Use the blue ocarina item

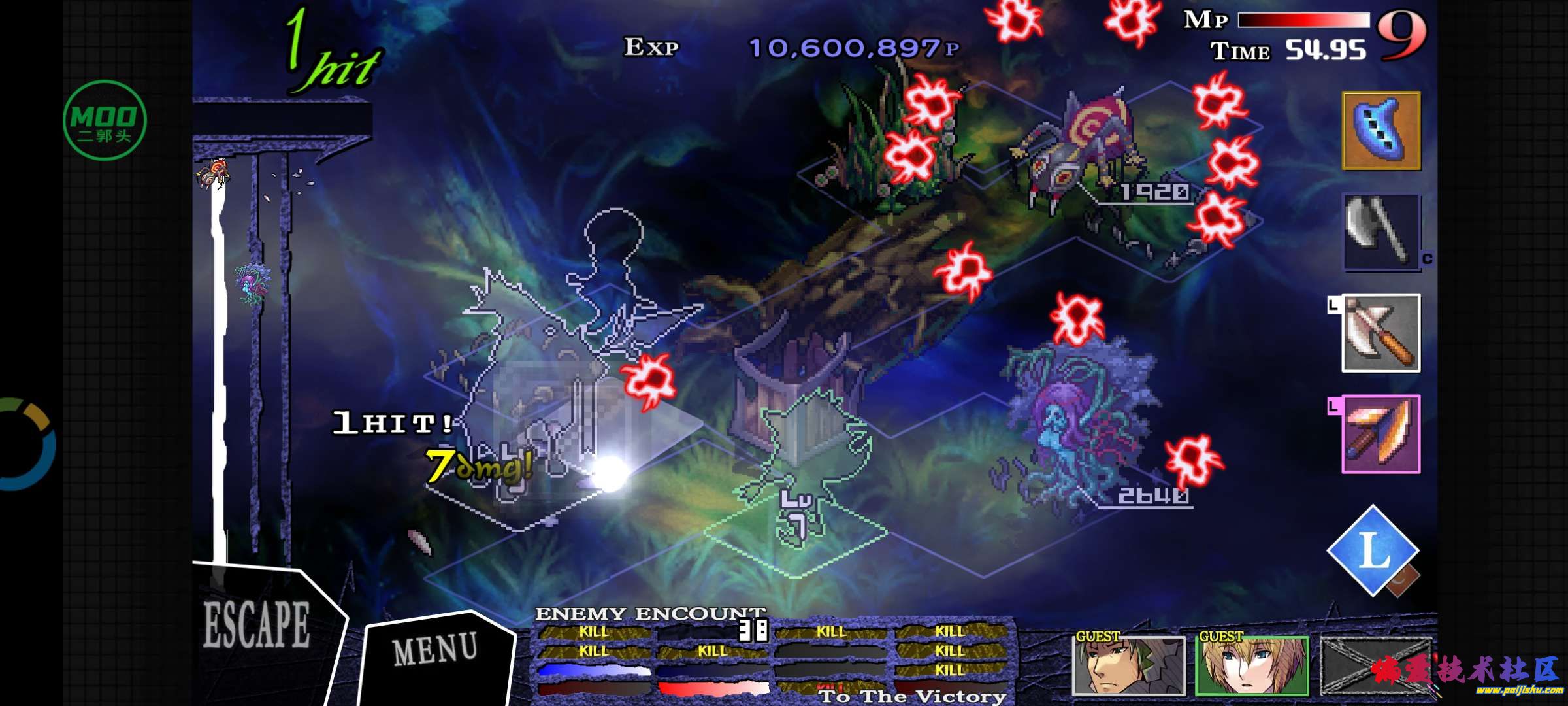coord(1381,130)
